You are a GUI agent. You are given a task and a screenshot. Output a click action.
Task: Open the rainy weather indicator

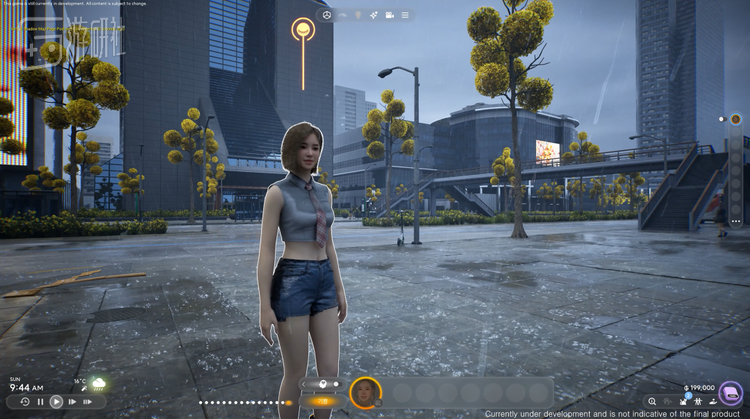pos(99,384)
